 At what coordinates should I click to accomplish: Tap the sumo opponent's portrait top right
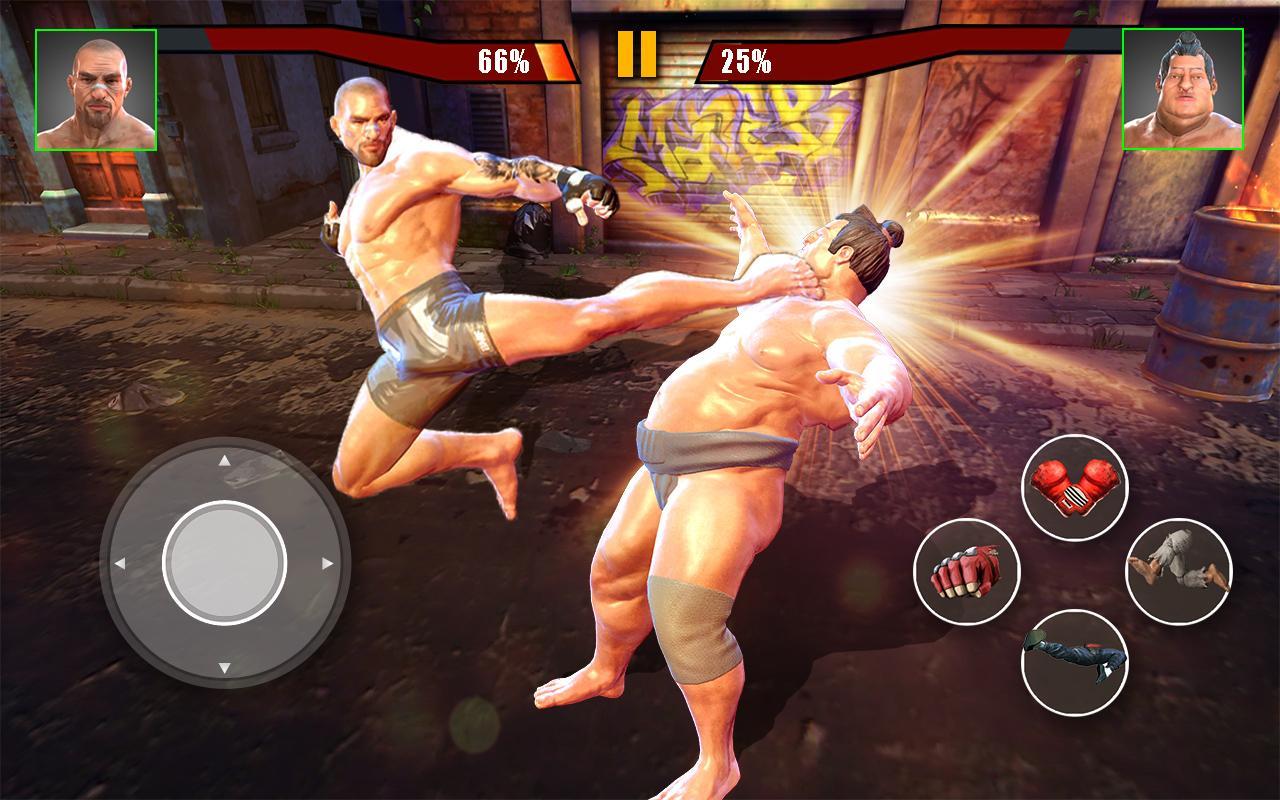[x=1184, y=91]
